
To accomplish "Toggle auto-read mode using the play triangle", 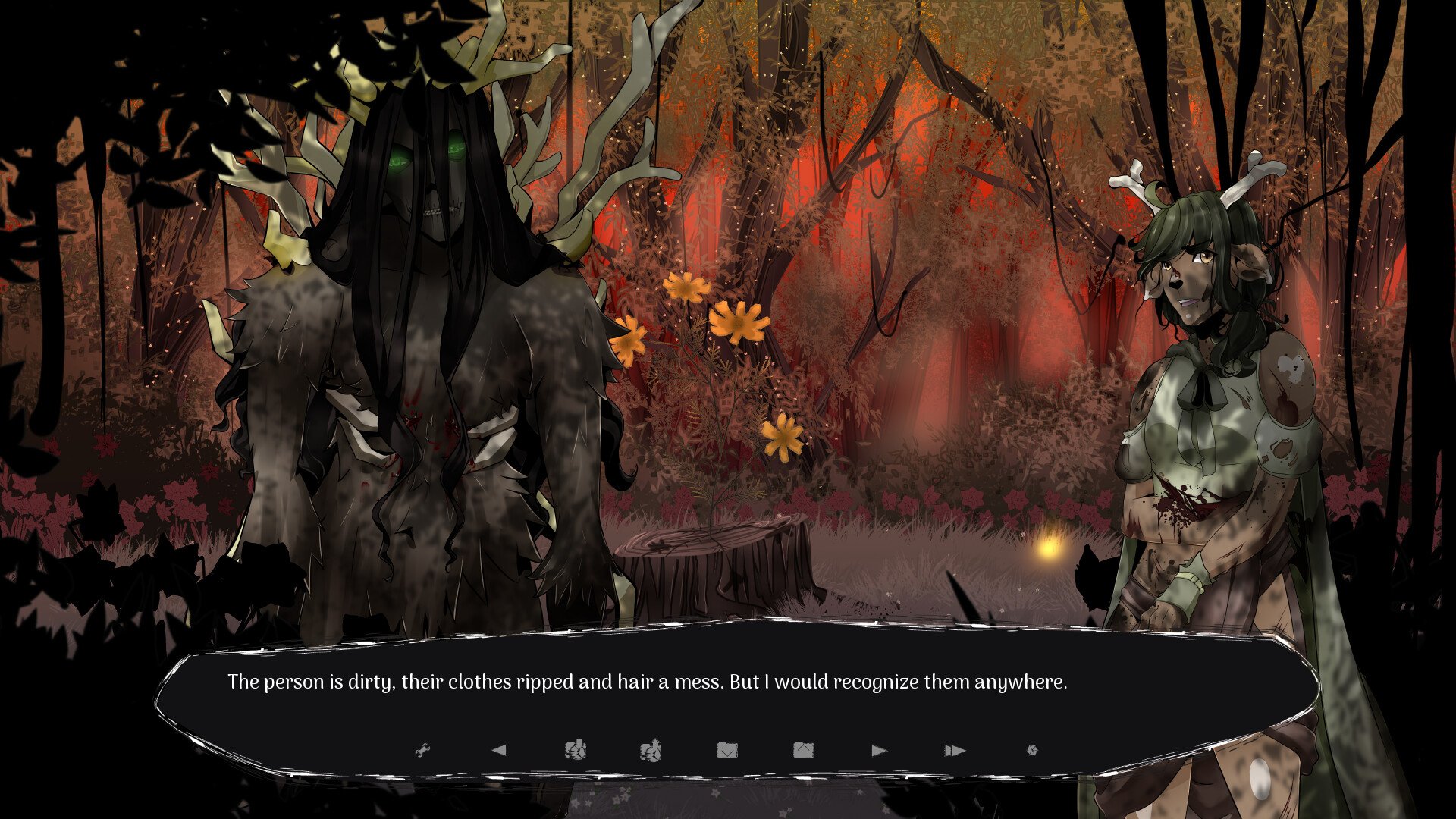I will (x=880, y=749).
